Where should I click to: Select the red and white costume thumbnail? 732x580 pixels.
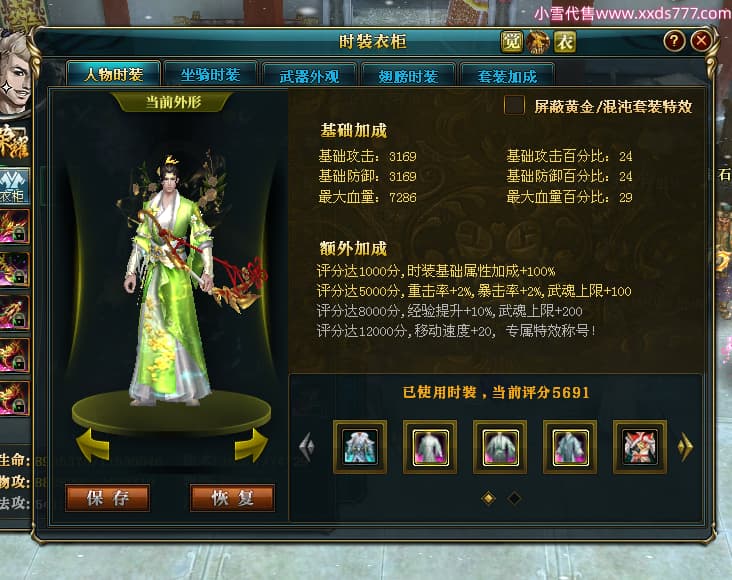click(640, 446)
